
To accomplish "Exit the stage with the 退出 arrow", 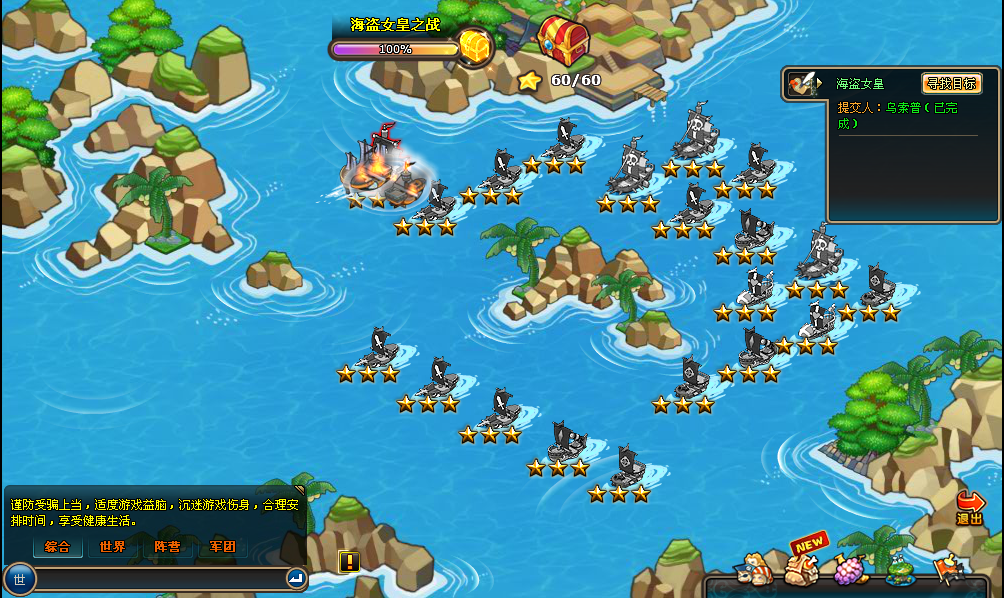I will 970,507.
